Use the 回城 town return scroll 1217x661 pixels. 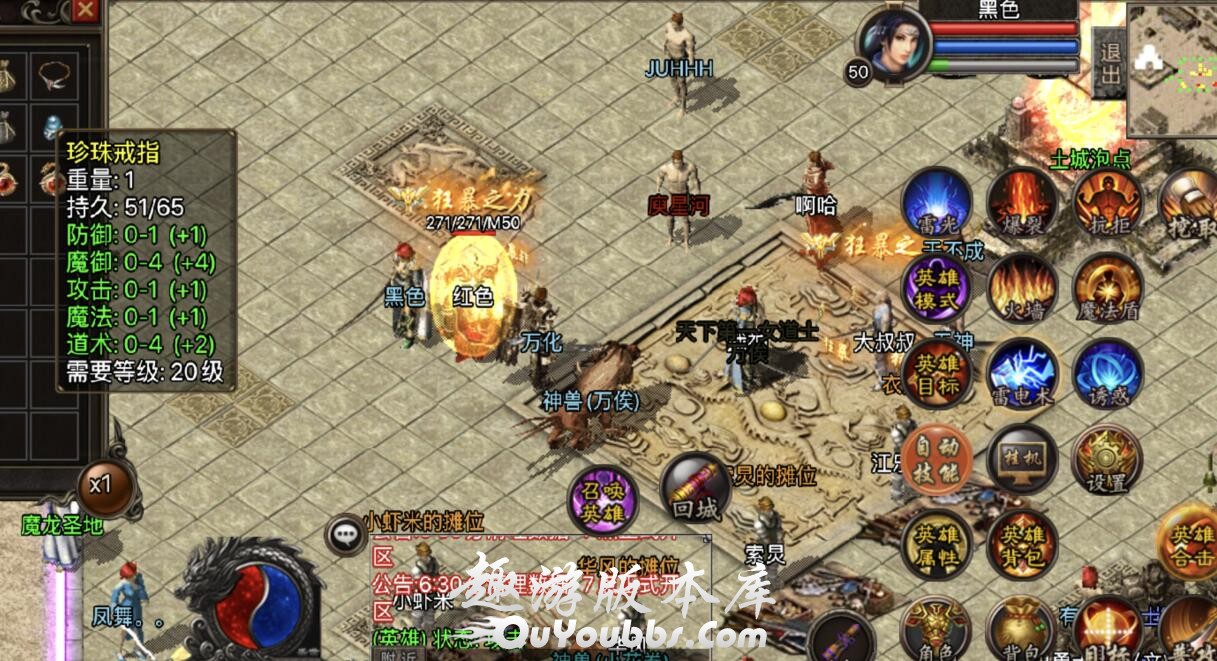695,488
